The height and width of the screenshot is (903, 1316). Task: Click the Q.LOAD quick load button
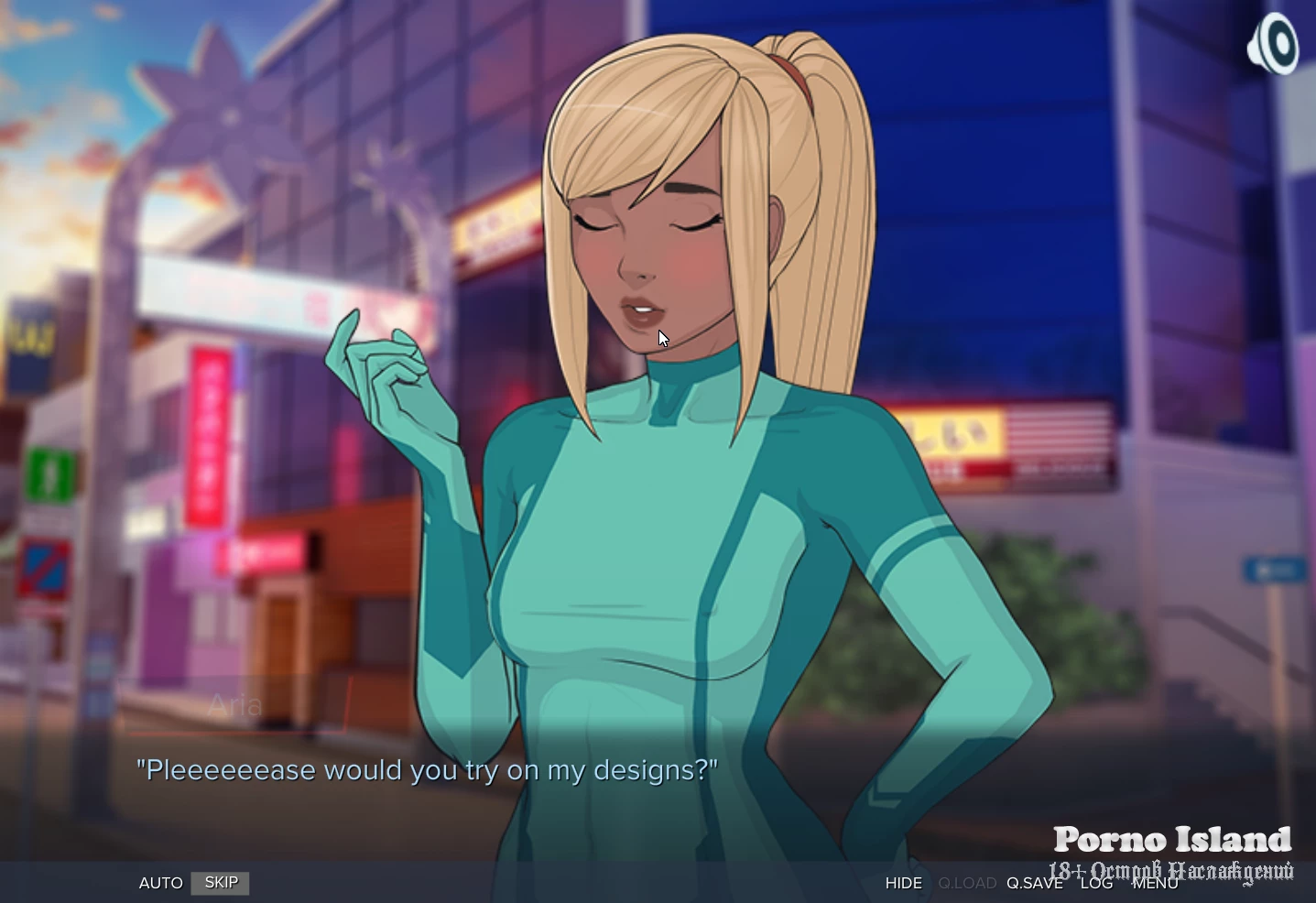pyautogui.click(x=967, y=883)
